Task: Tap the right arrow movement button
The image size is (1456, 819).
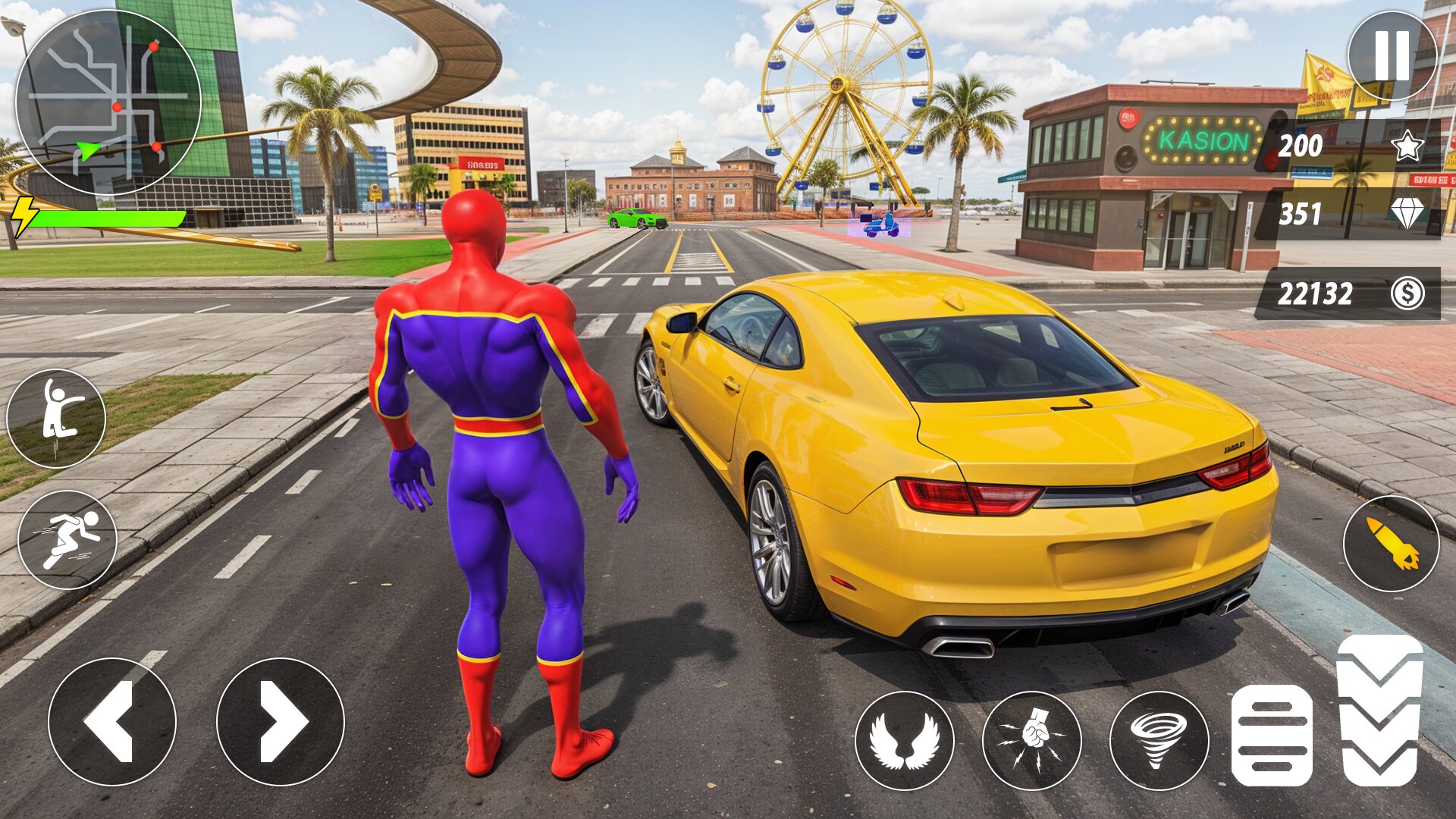Action: click(281, 721)
